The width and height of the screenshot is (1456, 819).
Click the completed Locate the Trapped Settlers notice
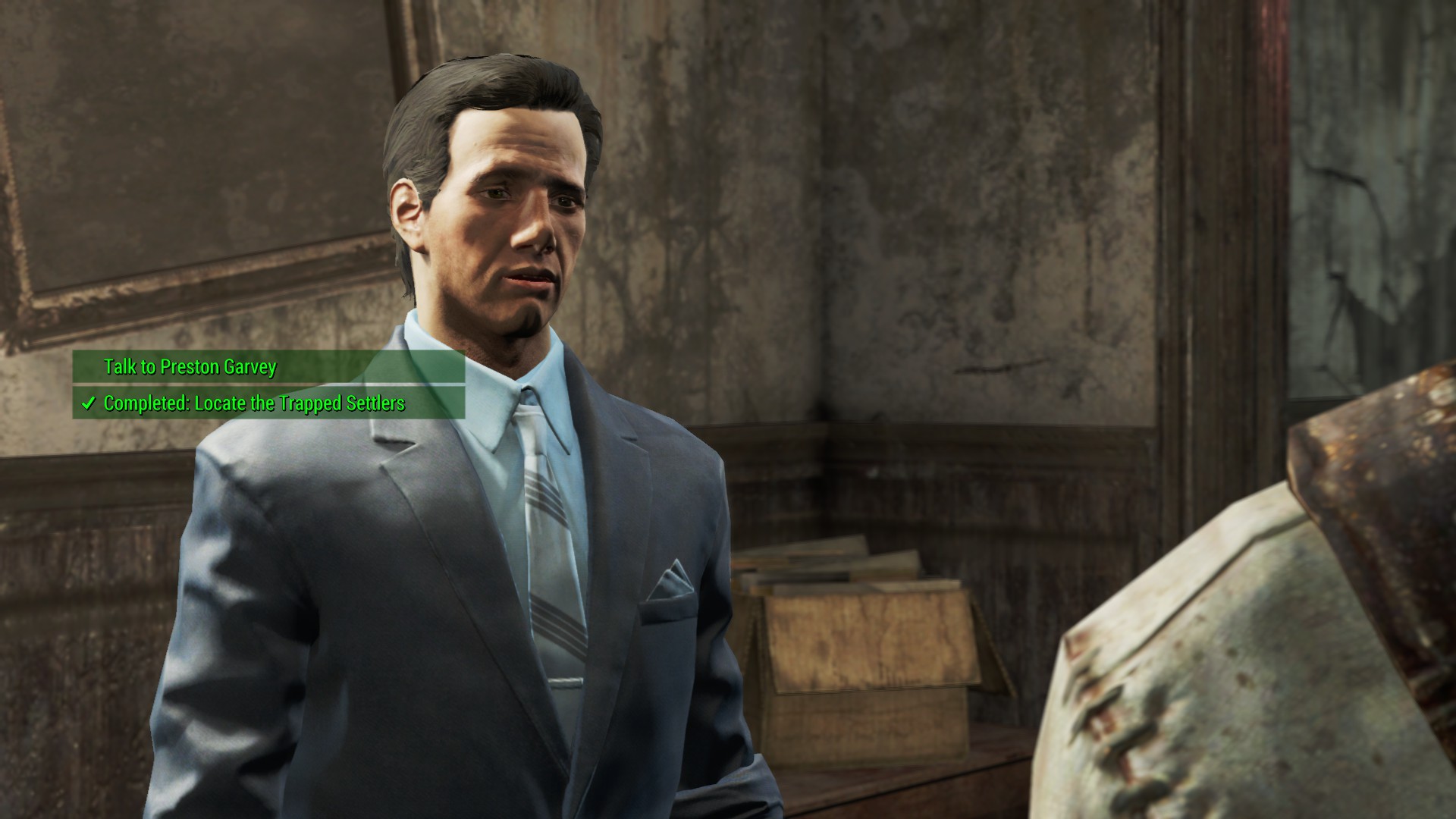(x=254, y=403)
